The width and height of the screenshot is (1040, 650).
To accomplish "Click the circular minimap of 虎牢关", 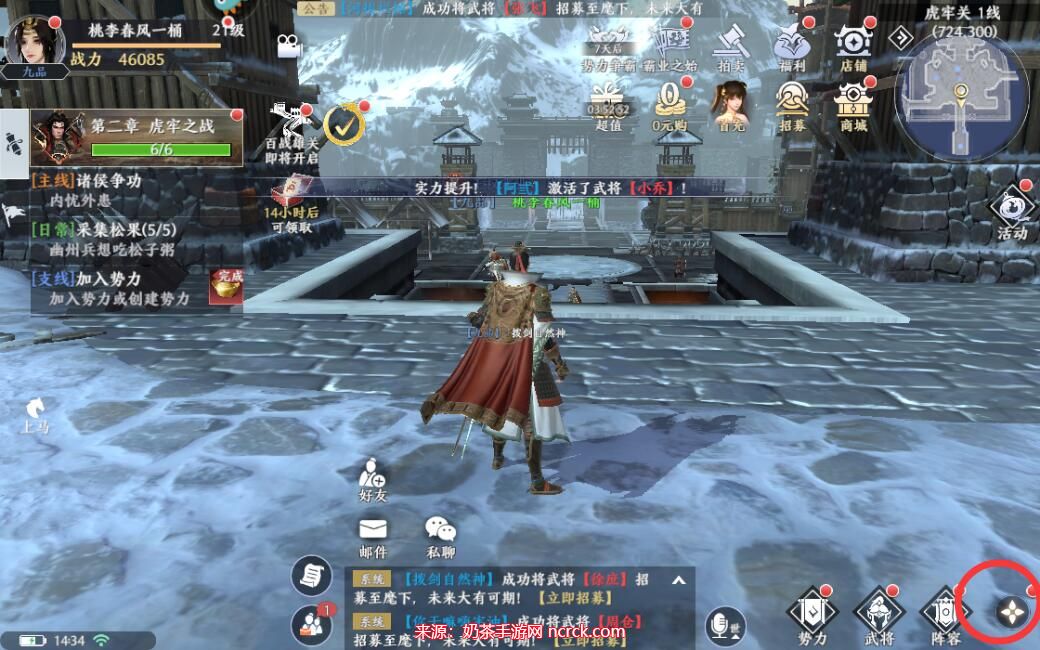I will point(961,96).
